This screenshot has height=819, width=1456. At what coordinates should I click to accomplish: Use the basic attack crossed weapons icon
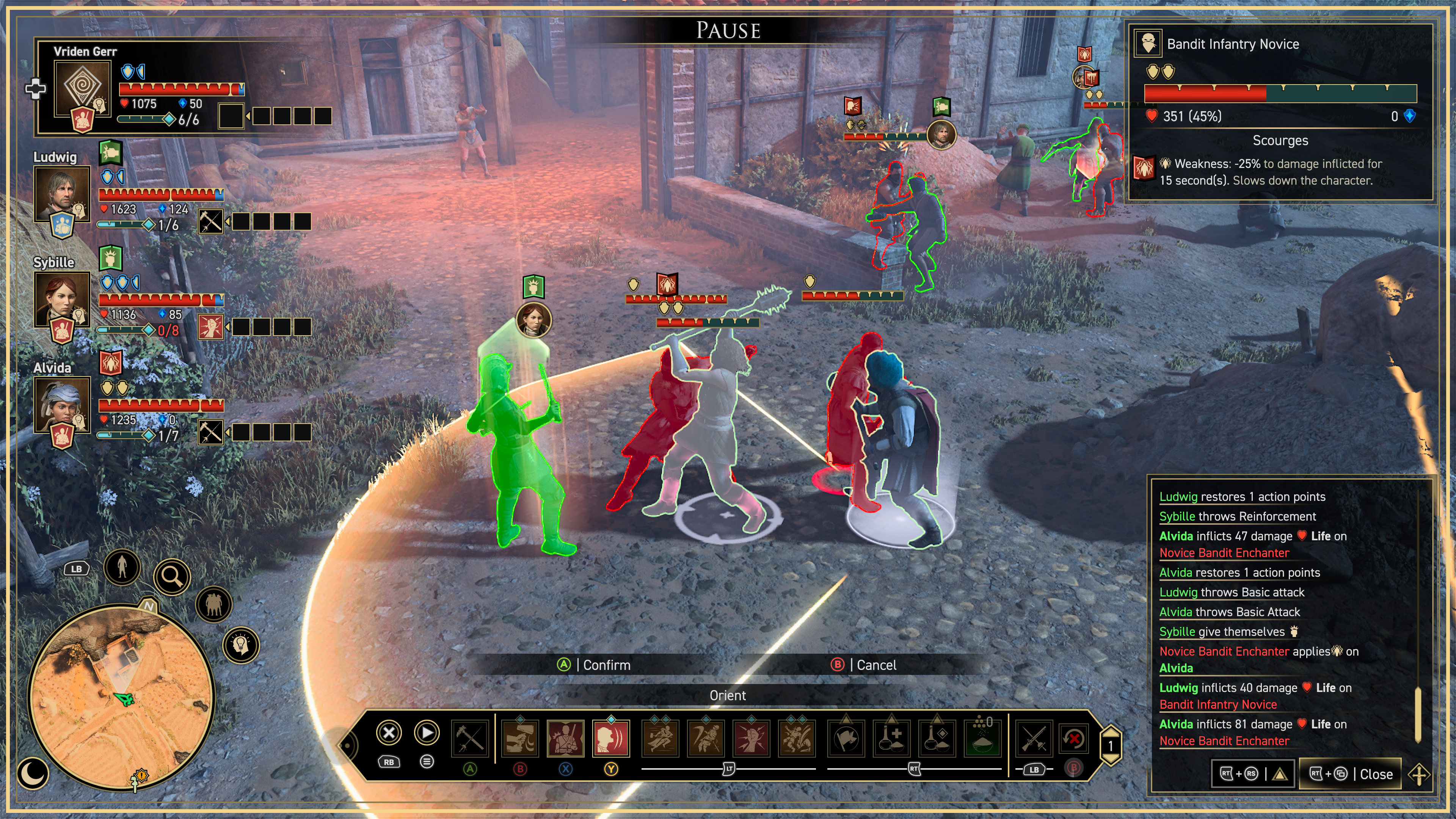point(470,738)
